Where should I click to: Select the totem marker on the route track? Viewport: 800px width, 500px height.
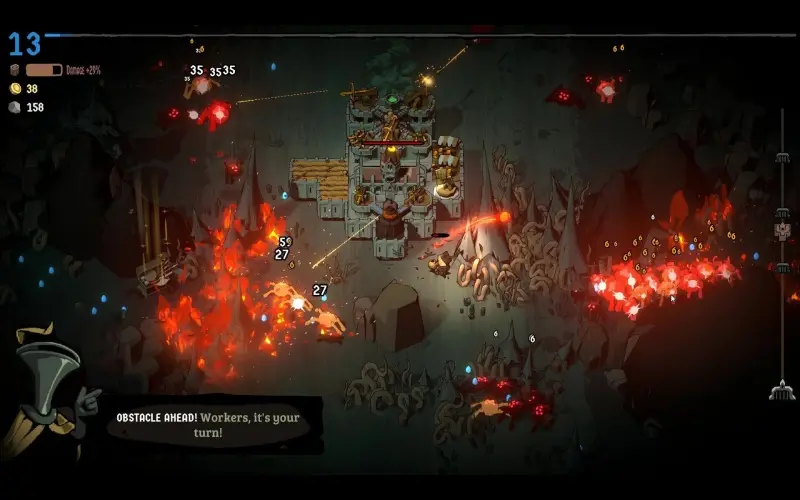pos(783,231)
